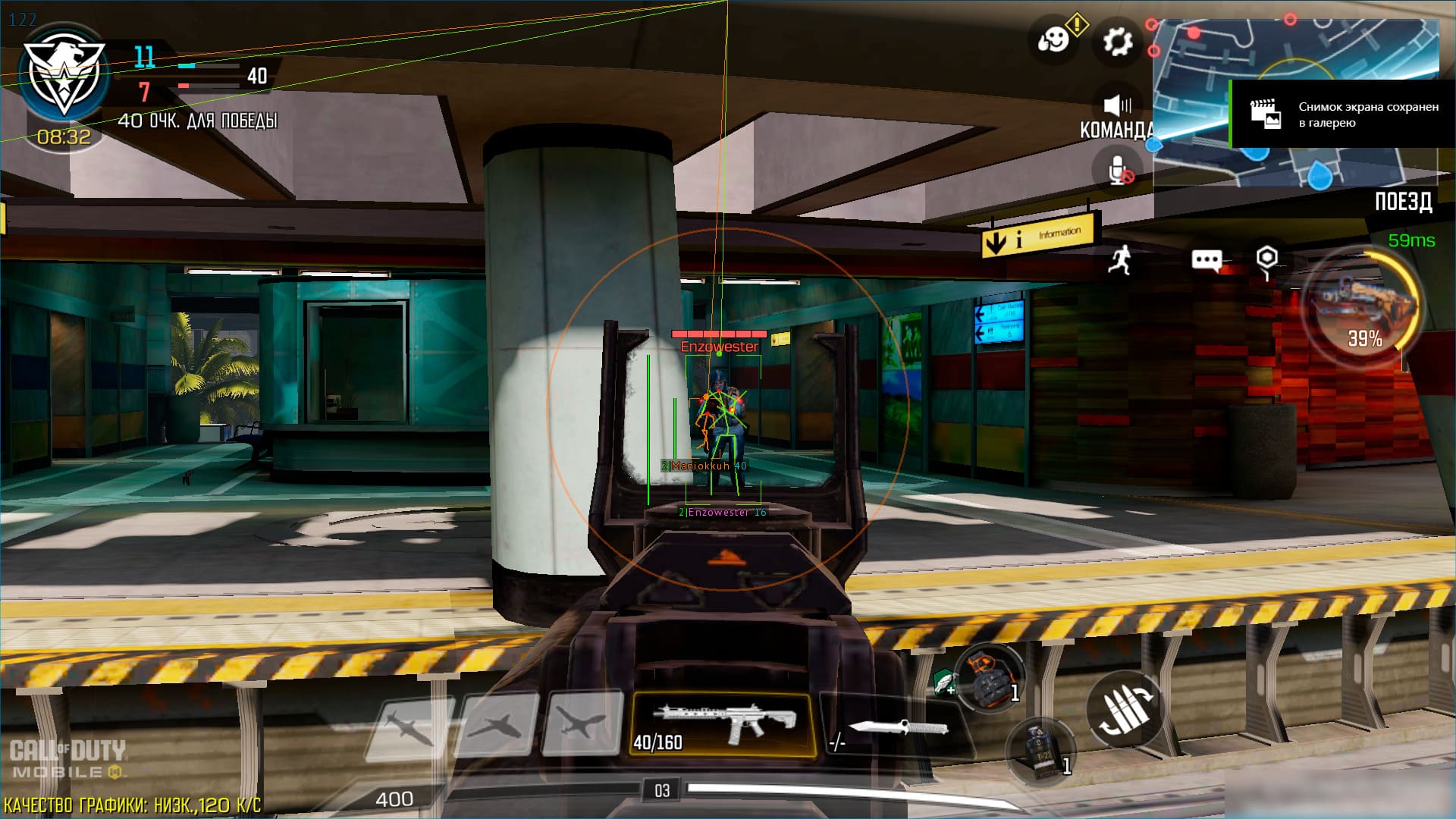Screen dimensions: 1456x819
Task: Toggle the microphone off
Action: click(1116, 169)
